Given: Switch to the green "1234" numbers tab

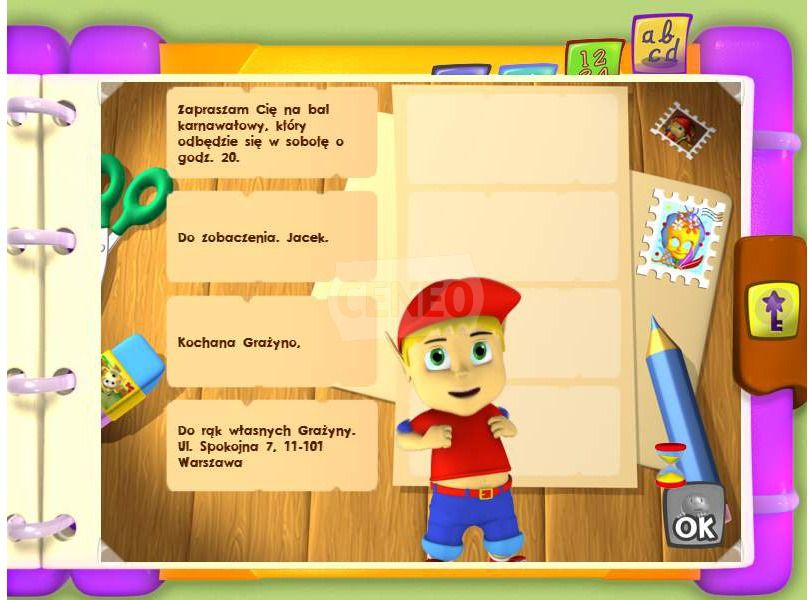Looking at the screenshot, I should pos(593,60).
